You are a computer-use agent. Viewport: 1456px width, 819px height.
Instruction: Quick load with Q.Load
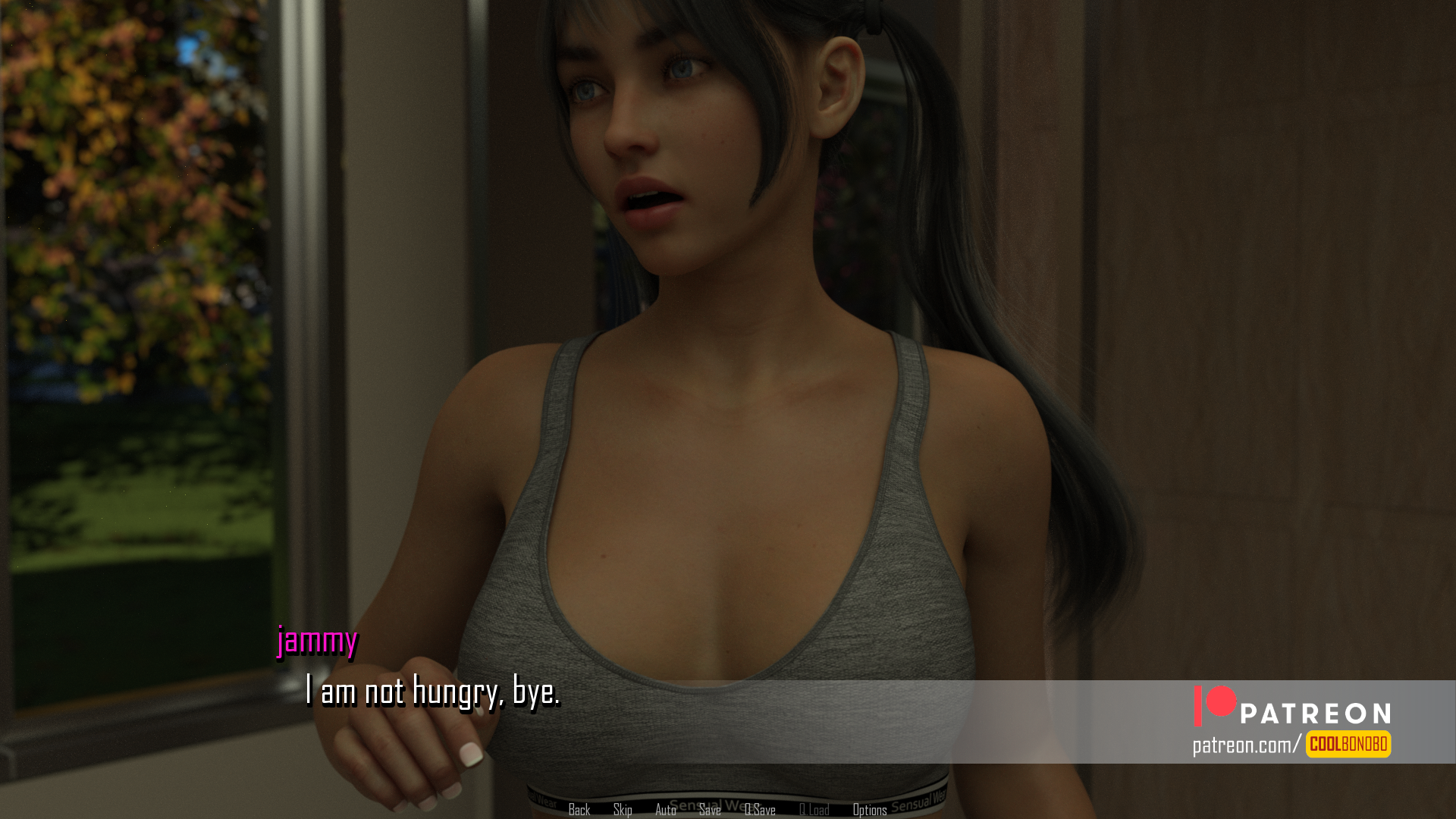click(x=814, y=810)
